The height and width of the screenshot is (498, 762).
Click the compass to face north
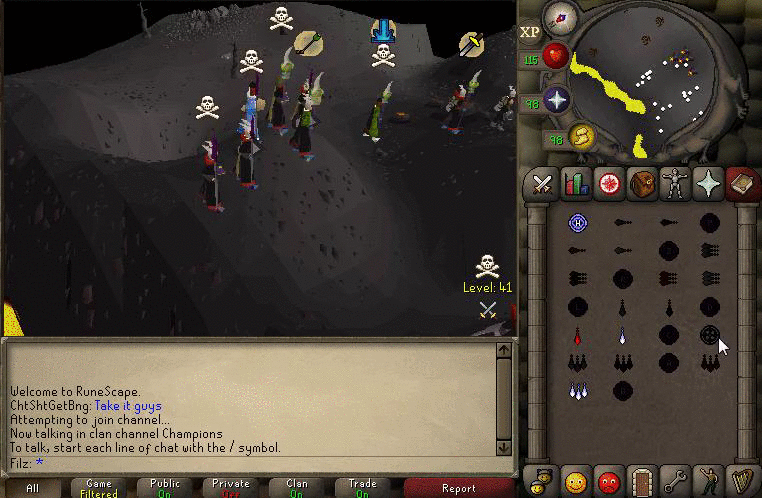pyautogui.click(x=563, y=19)
